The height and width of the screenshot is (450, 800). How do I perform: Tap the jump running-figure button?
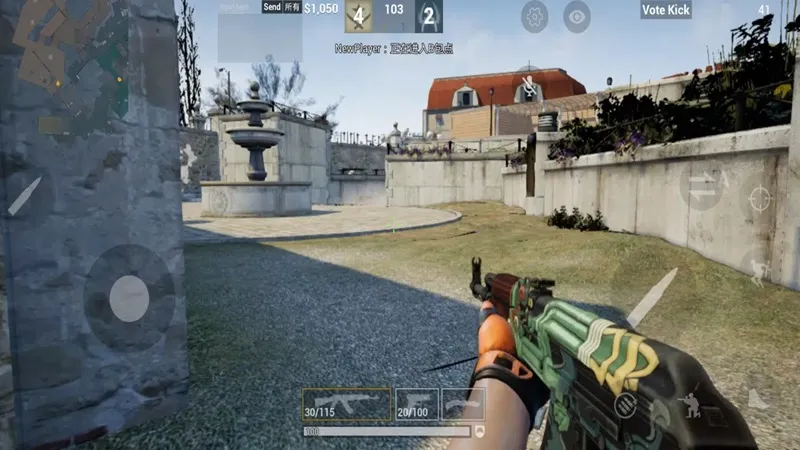click(x=758, y=268)
